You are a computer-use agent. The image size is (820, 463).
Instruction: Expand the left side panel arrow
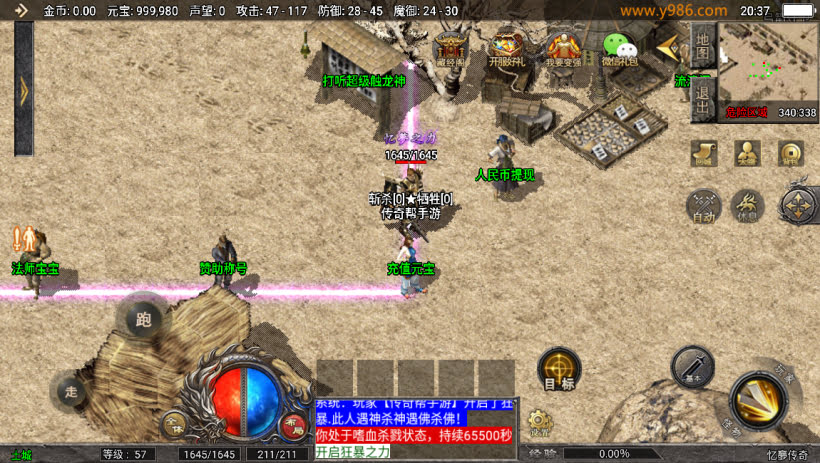click(x=24, y=90)
